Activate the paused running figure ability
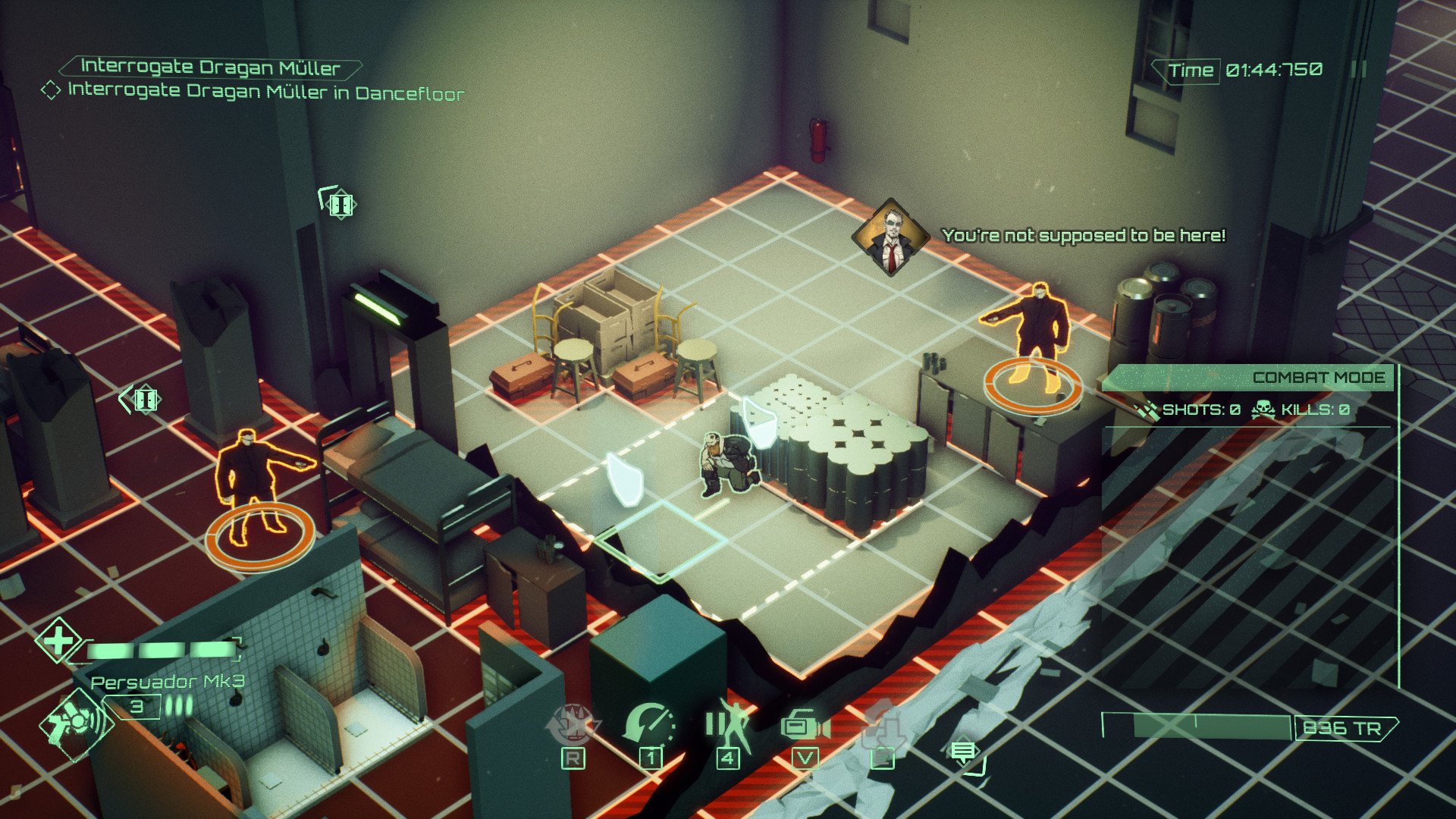Screen dimensions: 1456x819 click(x=728, y=723)
